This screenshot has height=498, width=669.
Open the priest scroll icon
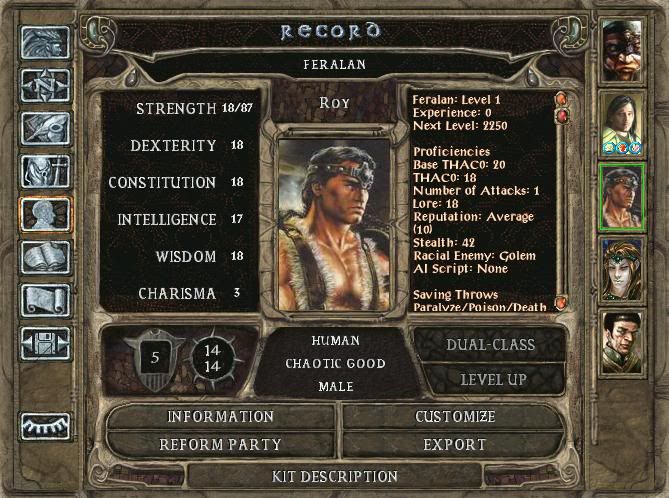46,300
